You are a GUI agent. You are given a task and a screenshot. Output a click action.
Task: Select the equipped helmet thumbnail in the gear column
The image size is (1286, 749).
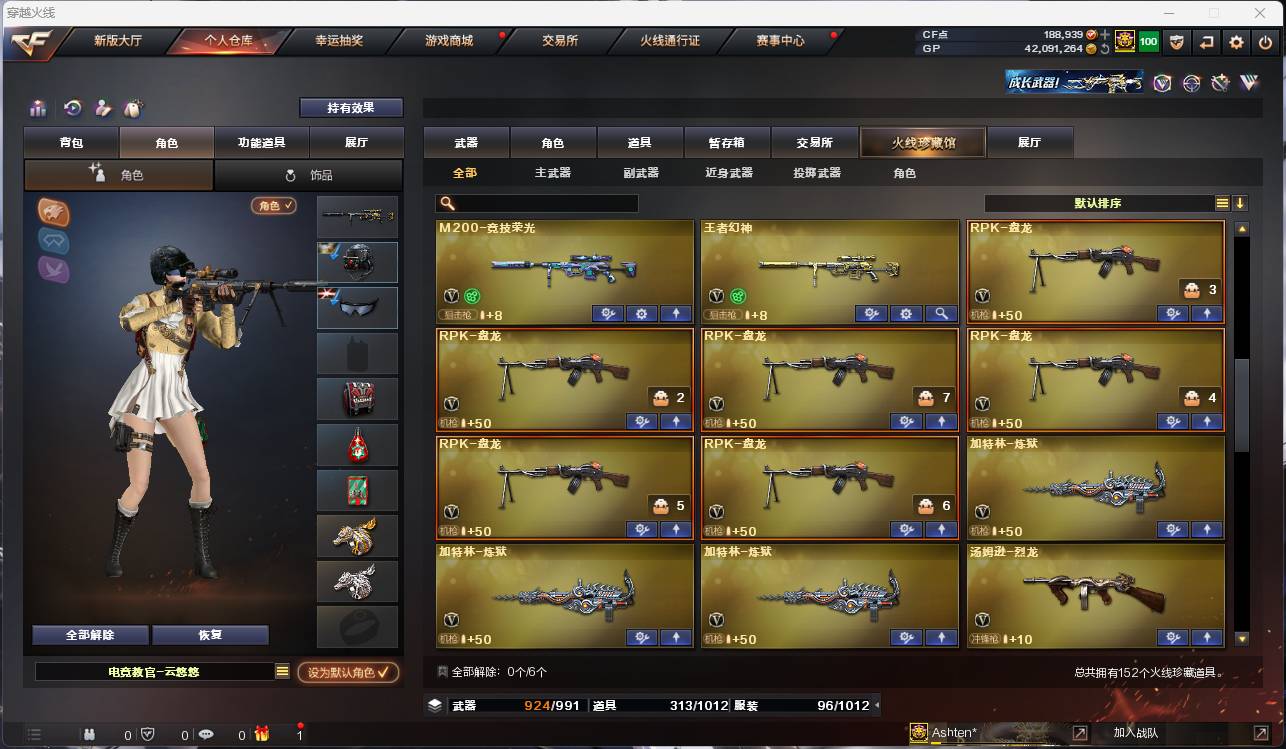coord(357,262)
